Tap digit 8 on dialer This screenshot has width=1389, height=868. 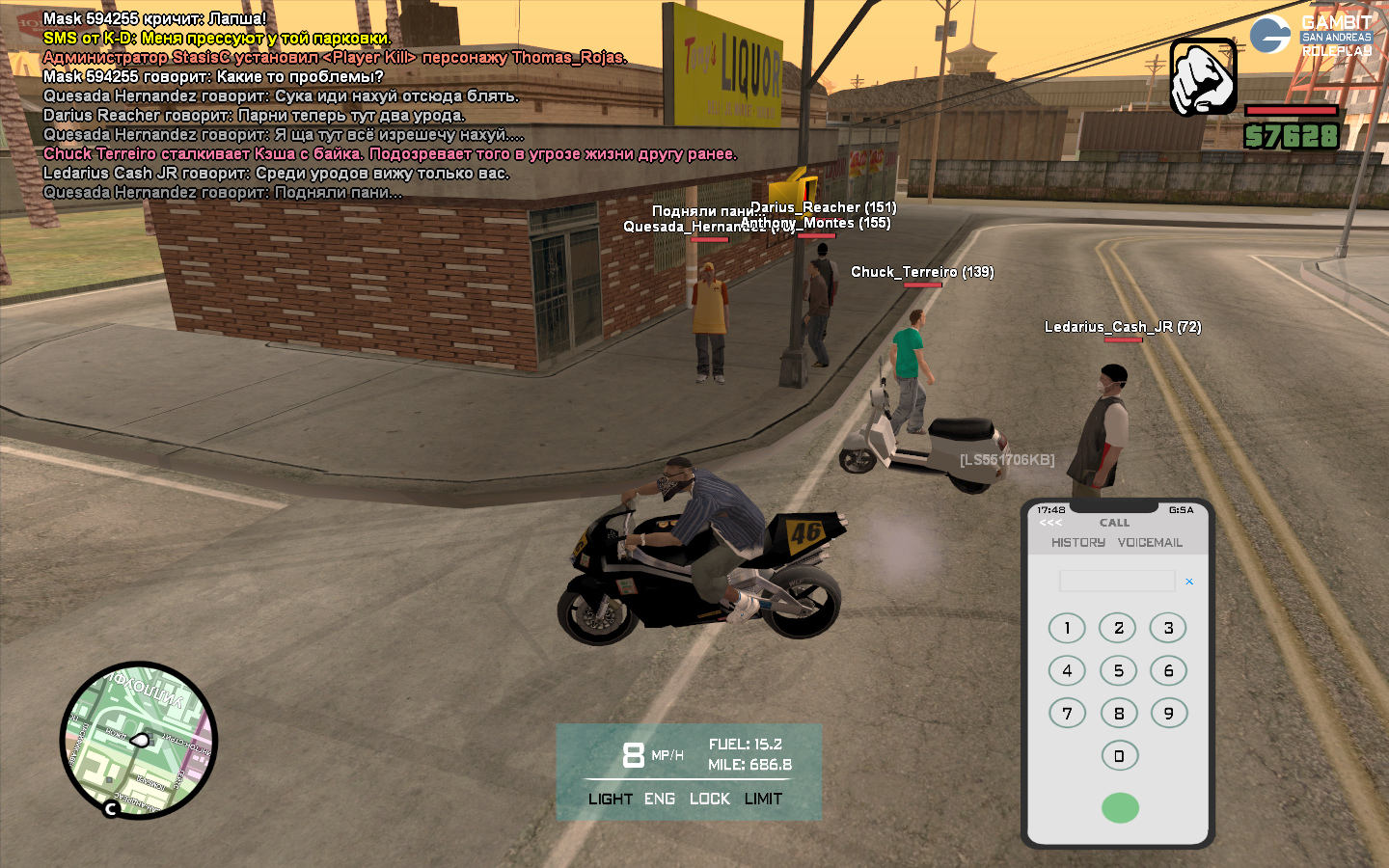tap(1118, 713)
